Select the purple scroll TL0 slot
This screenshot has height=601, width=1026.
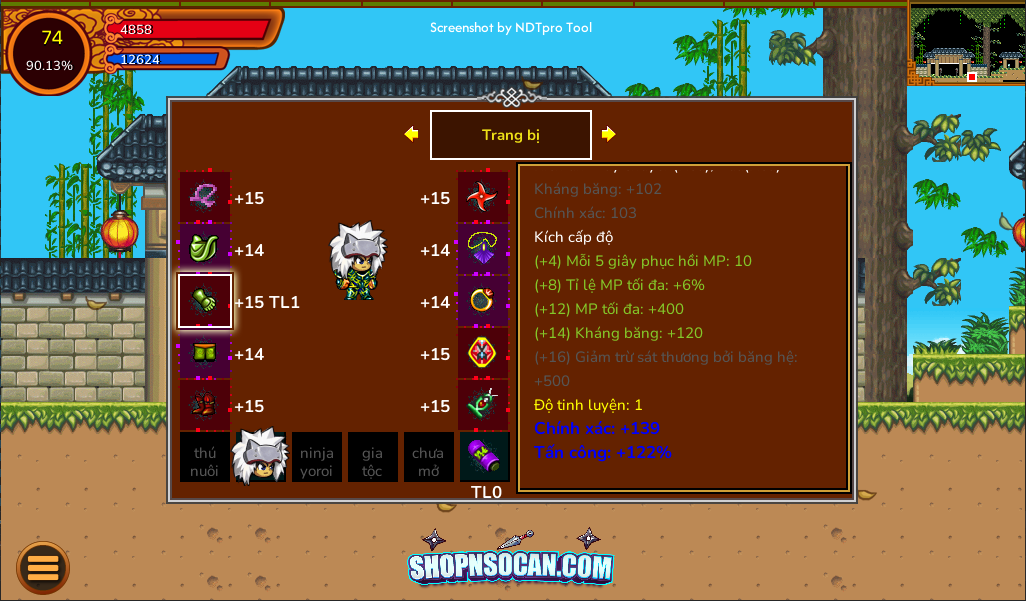point(485,457)
